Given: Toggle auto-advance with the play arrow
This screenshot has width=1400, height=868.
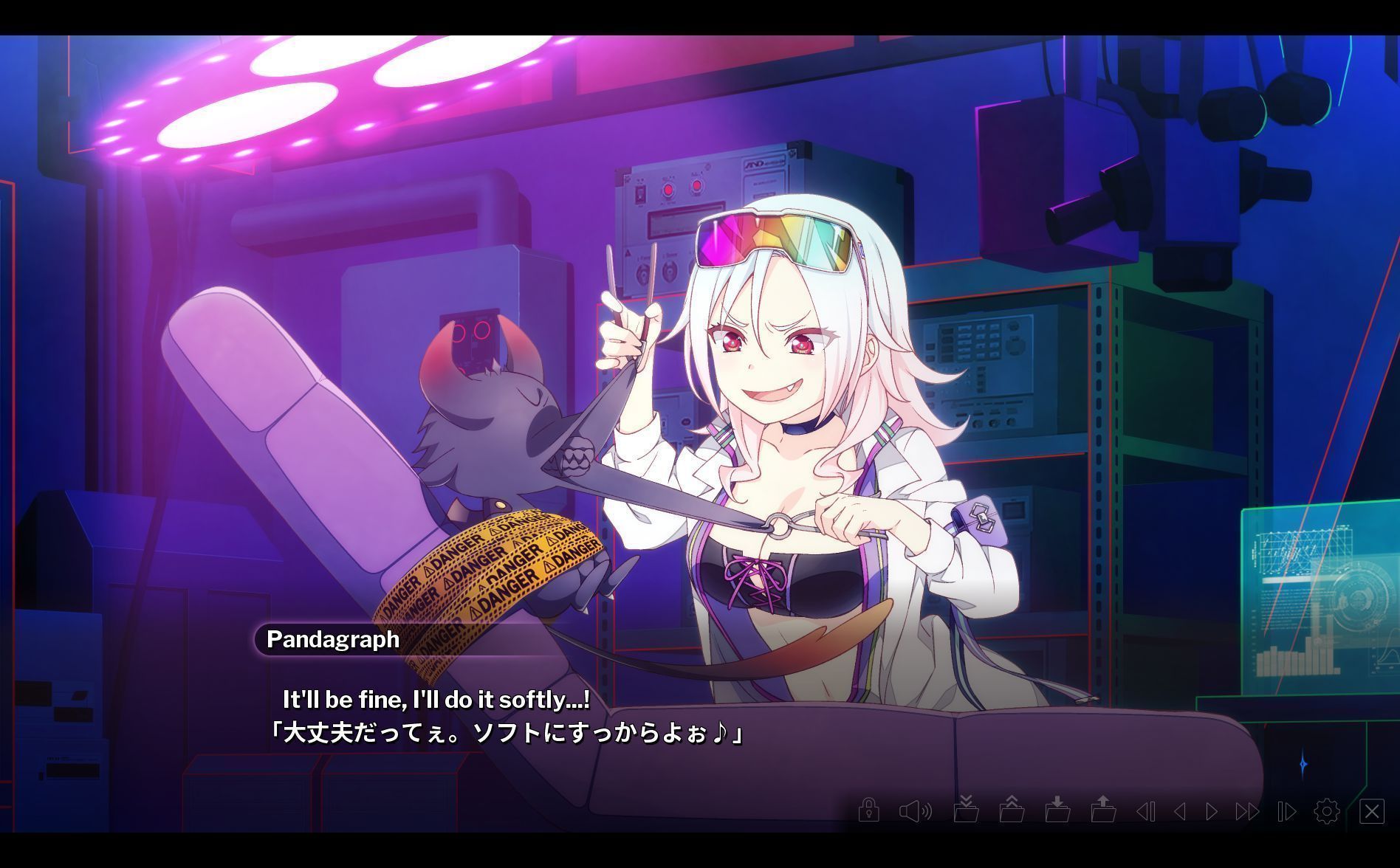Looking at the screenshot, I should point(1211,810).
